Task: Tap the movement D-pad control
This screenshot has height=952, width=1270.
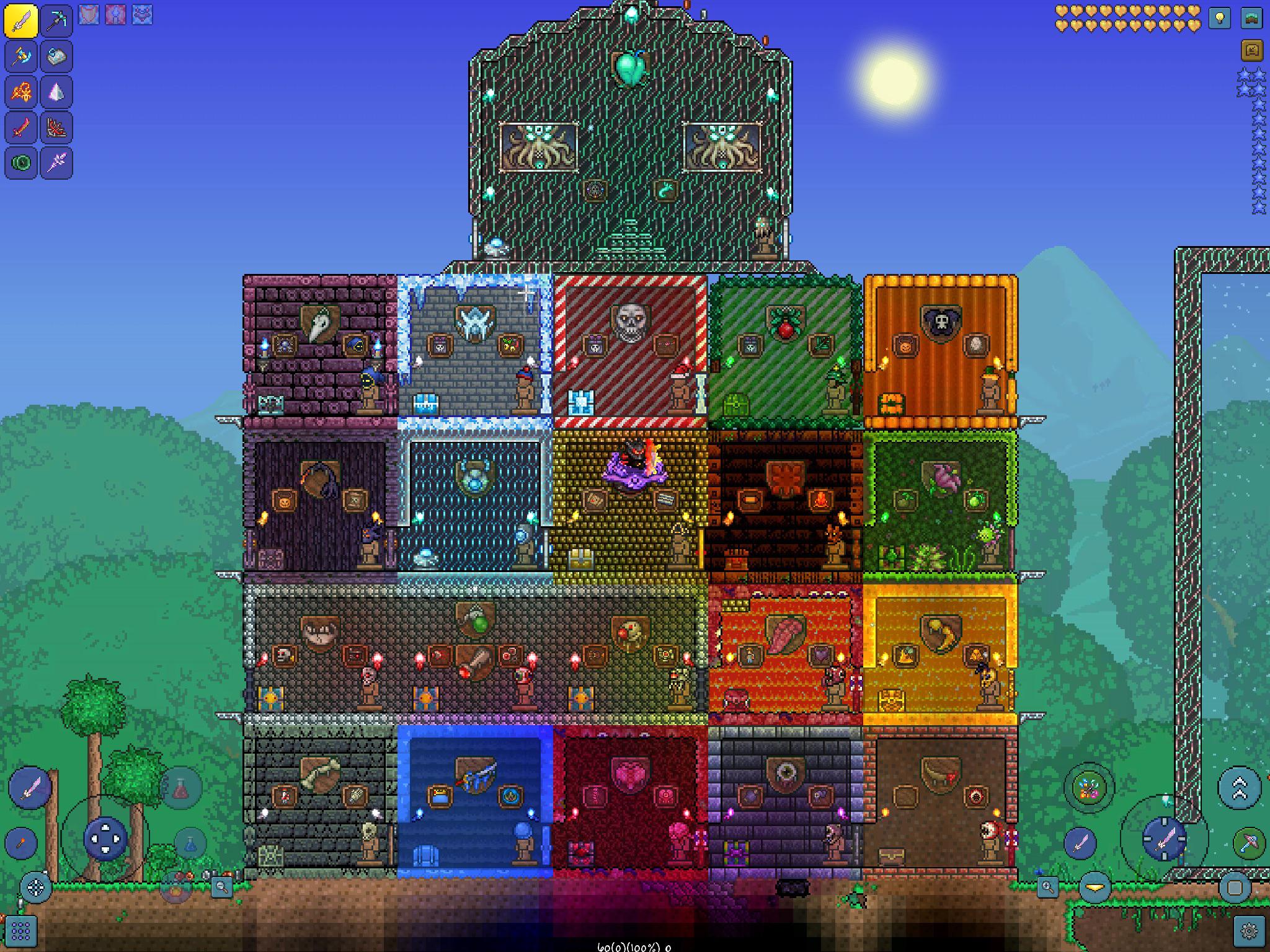Action: click(x=105, y=839)
